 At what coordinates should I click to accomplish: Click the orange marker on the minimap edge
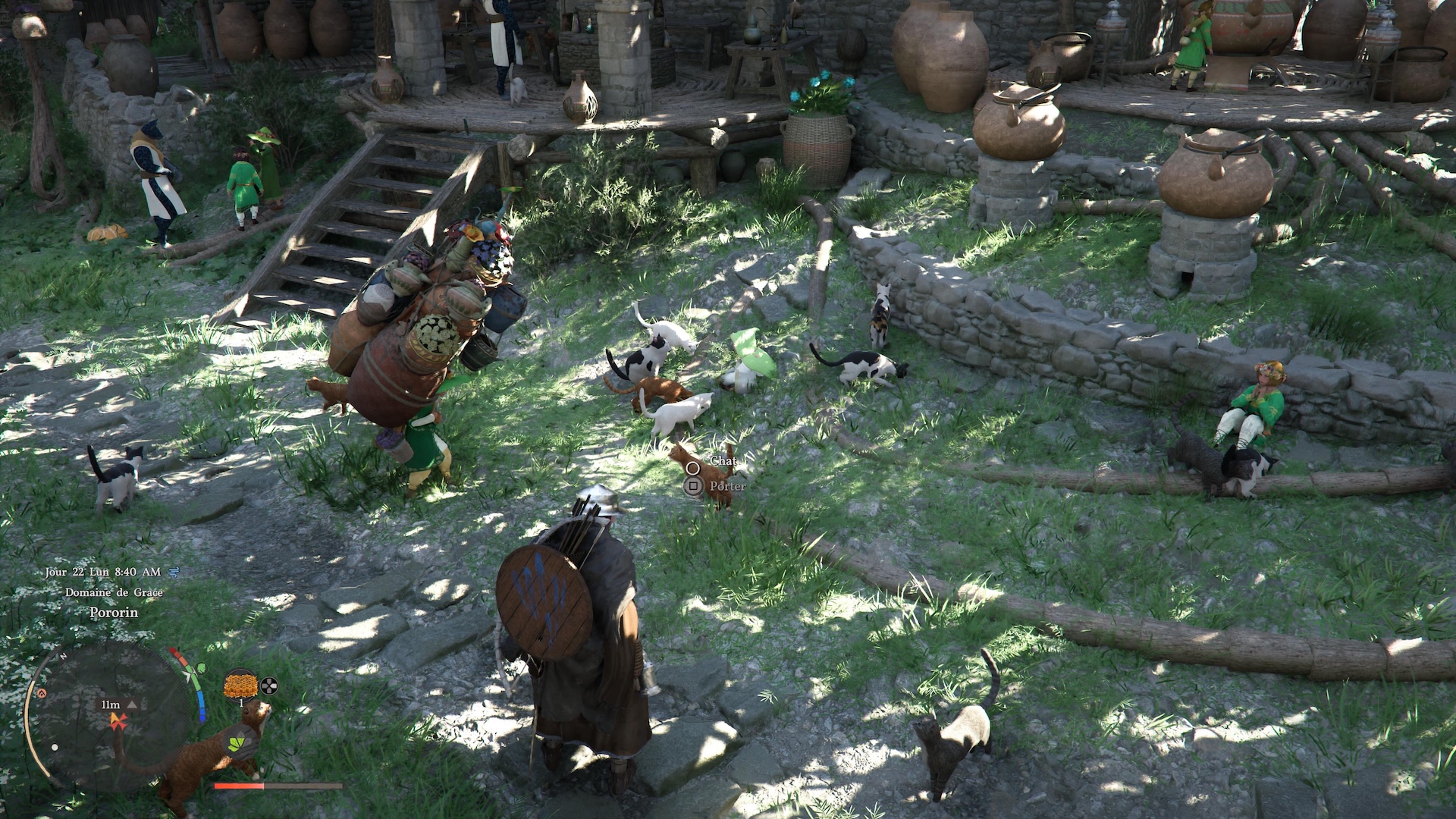(42, 693)
